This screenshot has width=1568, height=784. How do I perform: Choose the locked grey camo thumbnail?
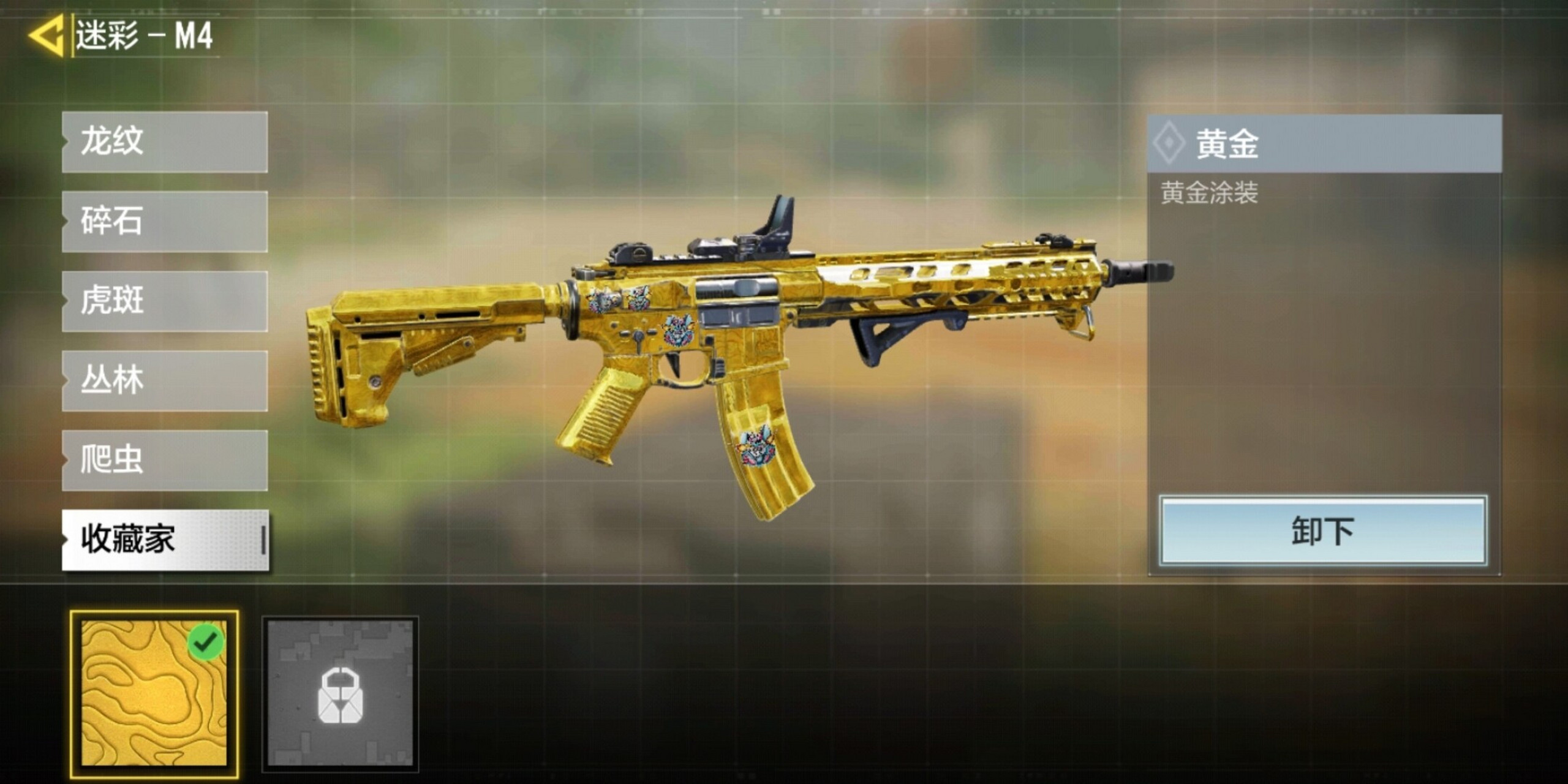(x=341, y=693)
